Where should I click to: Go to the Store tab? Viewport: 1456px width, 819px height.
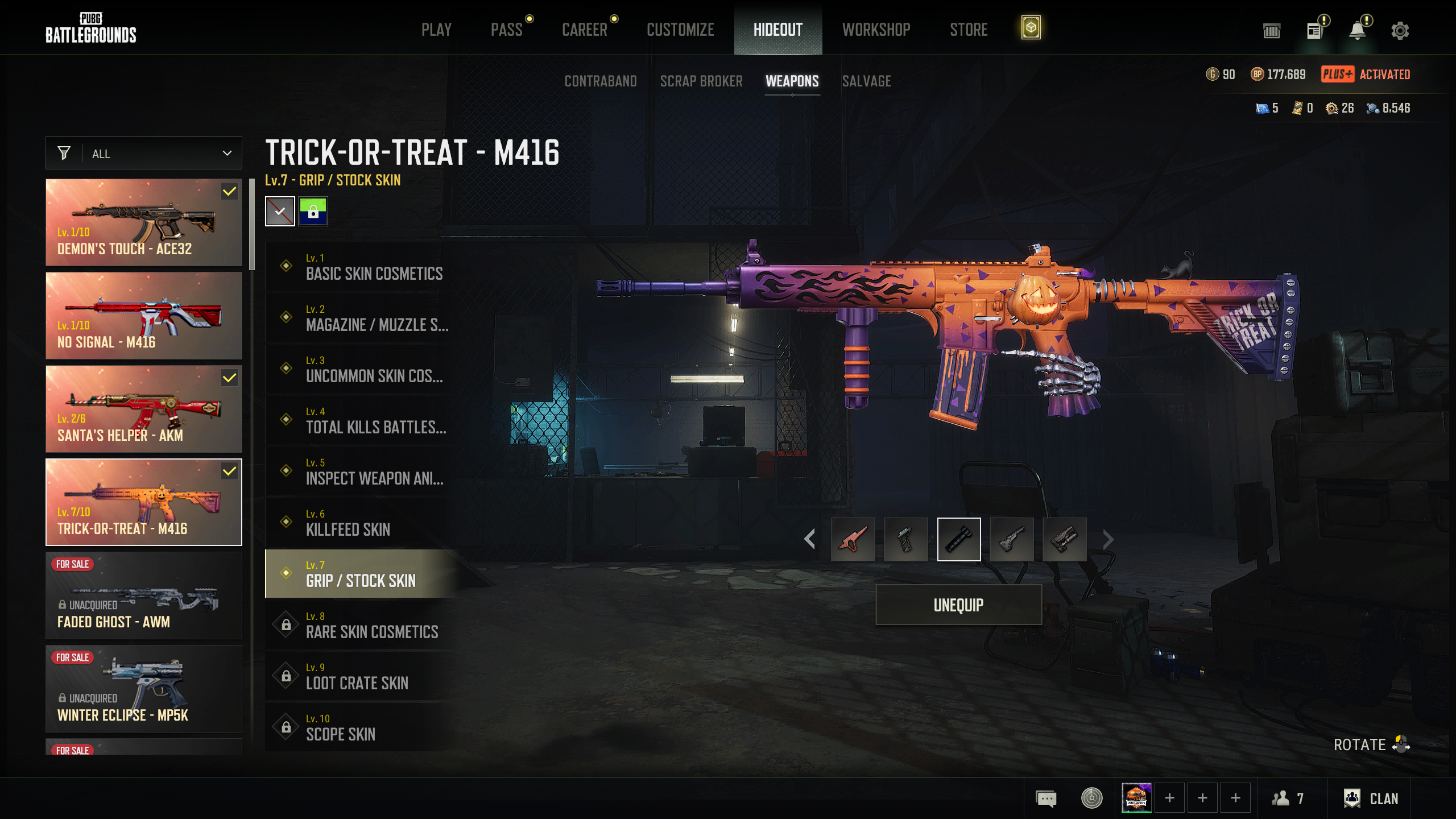click(x=969, y=30)
